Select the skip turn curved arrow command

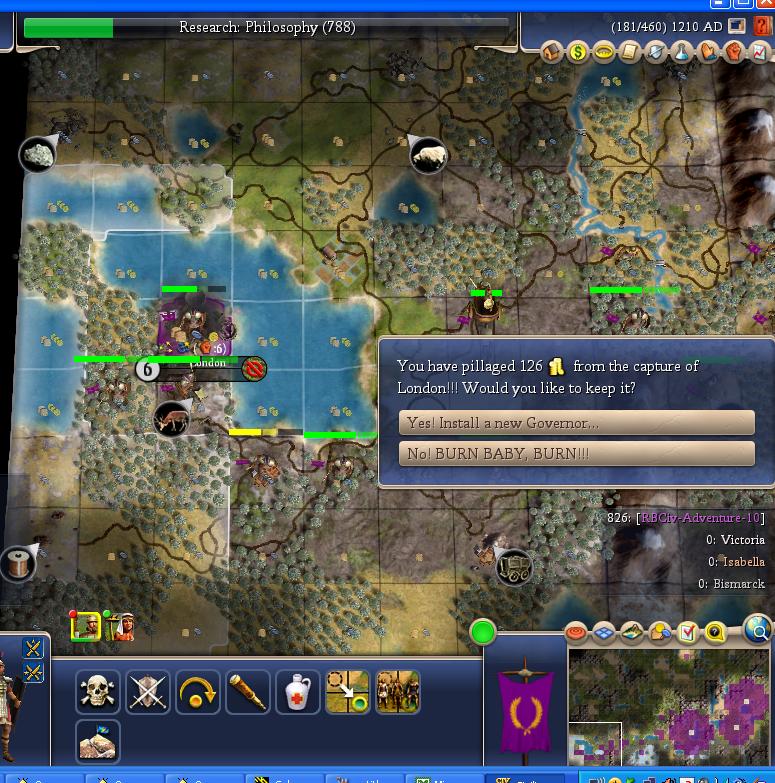(x=198, y=691)
